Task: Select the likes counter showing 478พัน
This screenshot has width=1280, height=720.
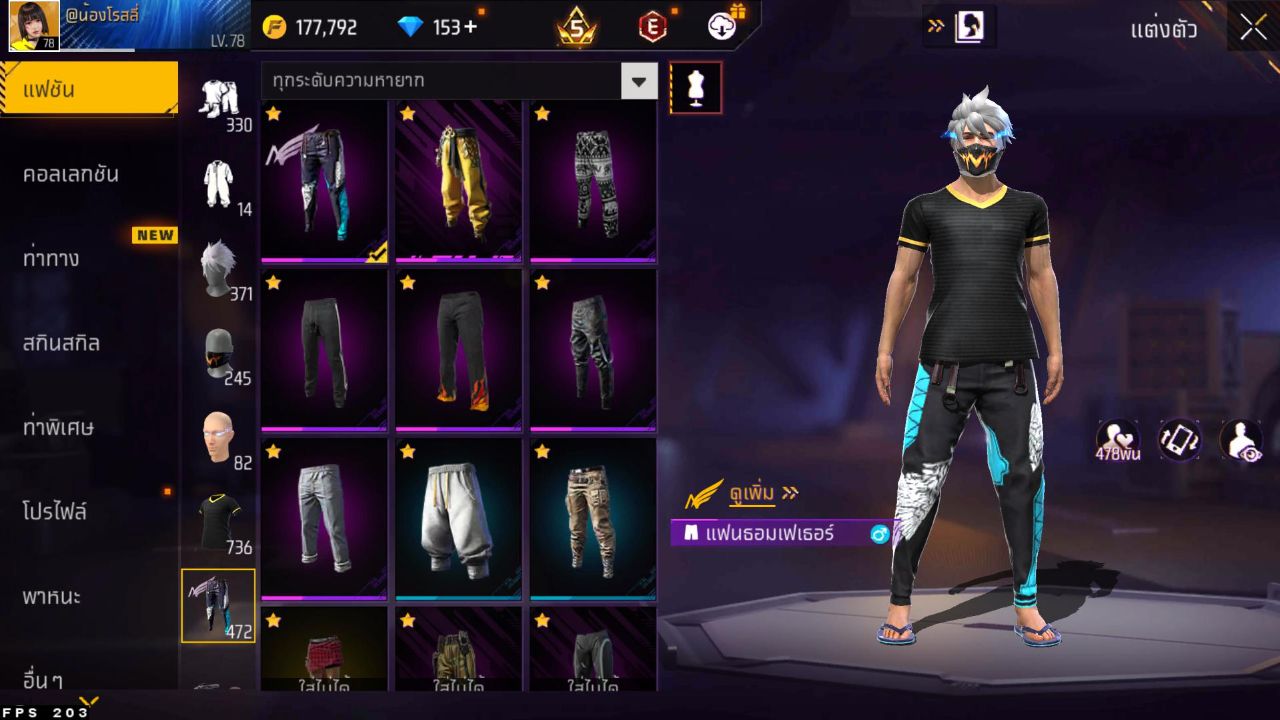Action: point(1117,437)
